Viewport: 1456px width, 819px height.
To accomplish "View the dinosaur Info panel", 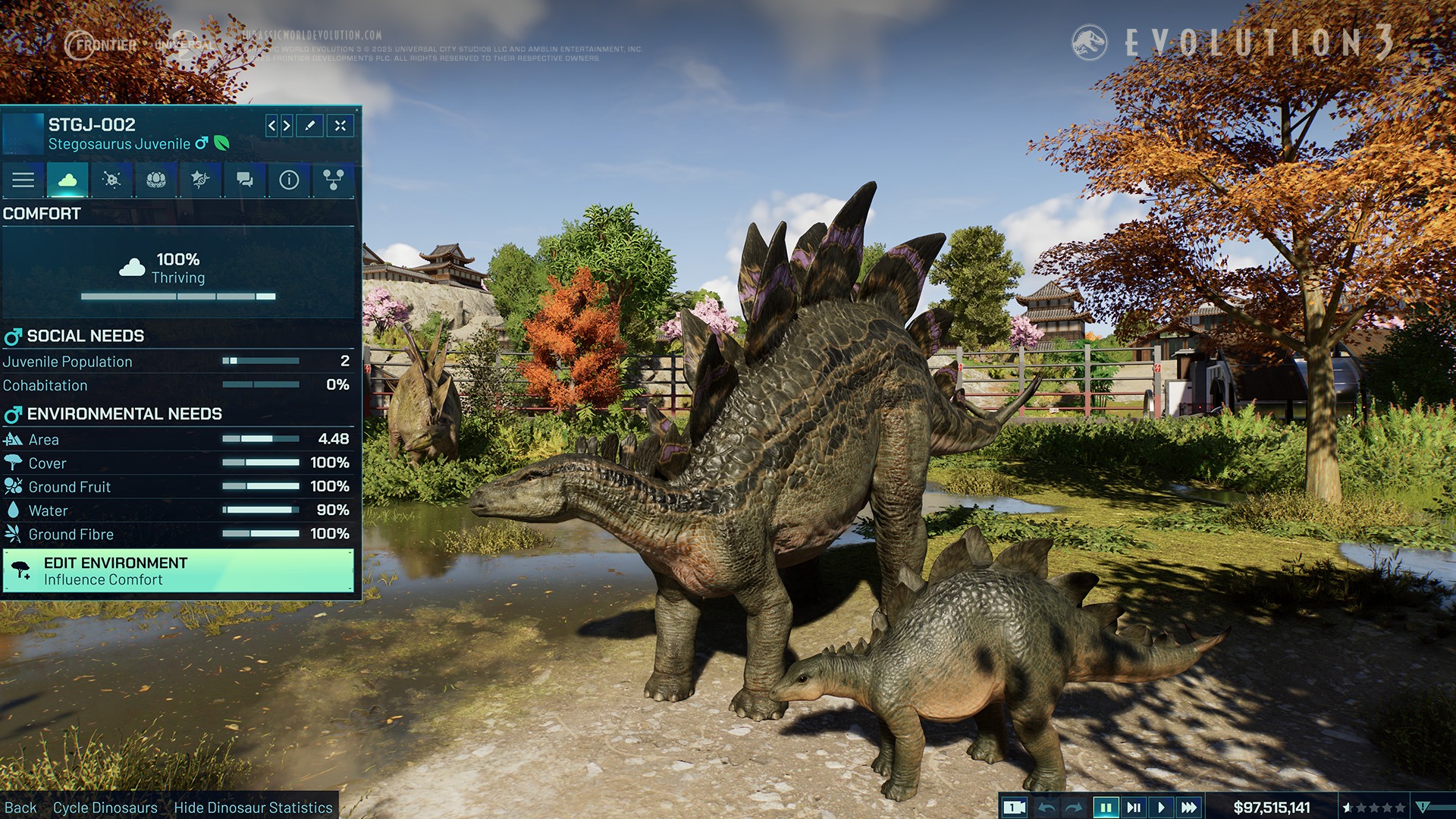I will point(287,180).
